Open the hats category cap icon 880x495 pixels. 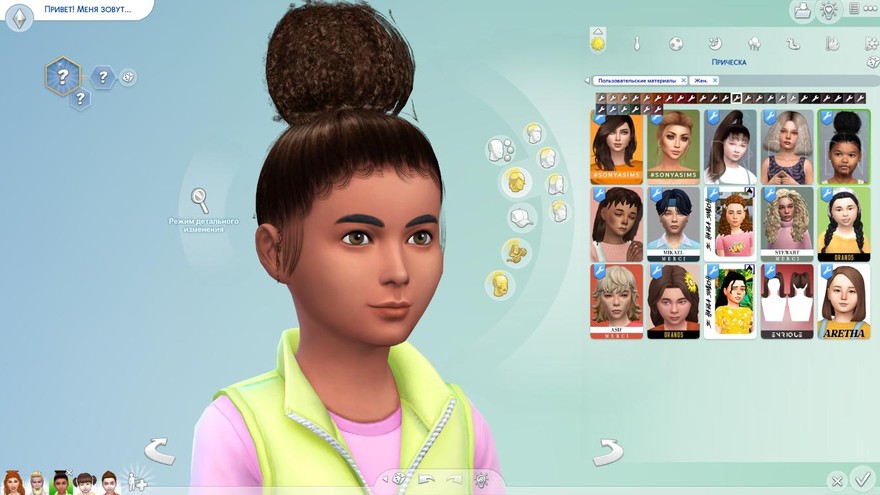coord(520,217)
